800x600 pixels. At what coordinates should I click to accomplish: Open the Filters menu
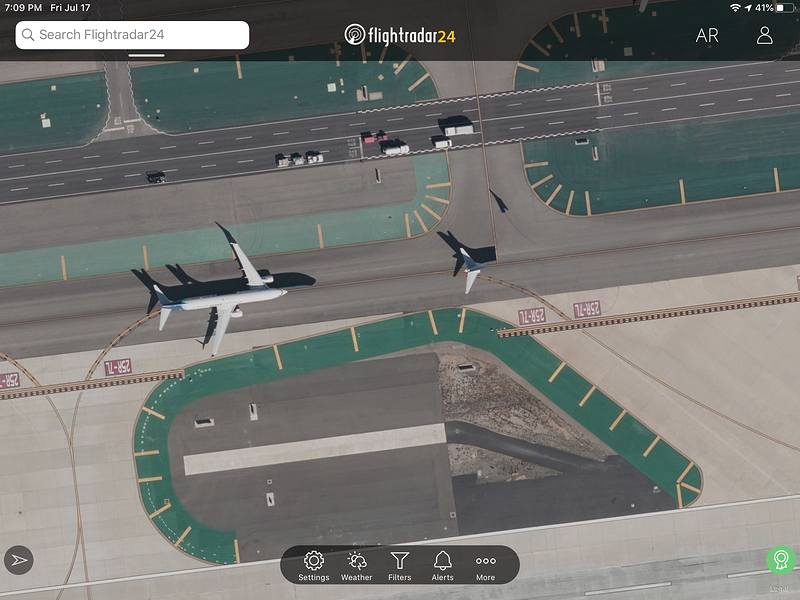(399, 565)
